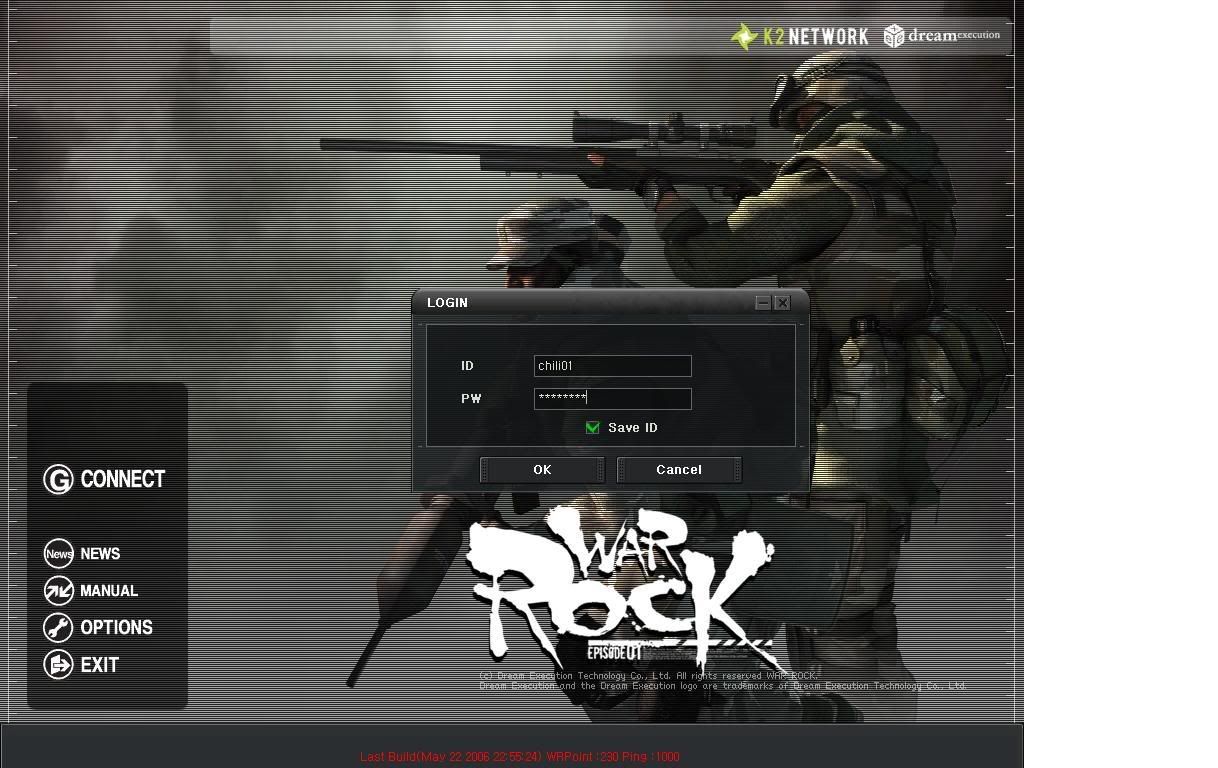Cancel the login dialog
Image resolution: width=1218 pixels, height=768 pixels.
(x=679, y=470)
